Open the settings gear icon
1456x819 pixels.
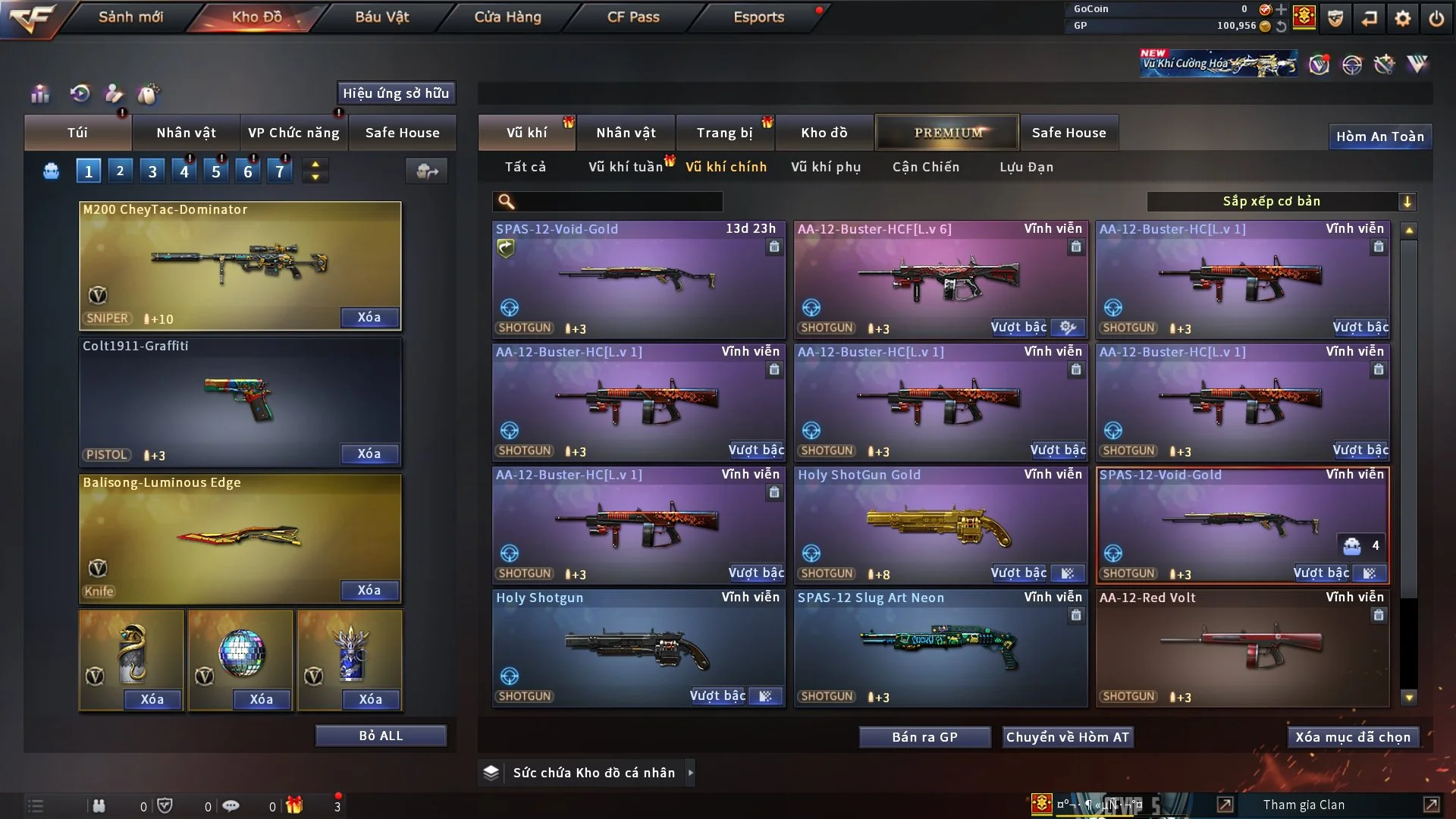coord(1403,18)
